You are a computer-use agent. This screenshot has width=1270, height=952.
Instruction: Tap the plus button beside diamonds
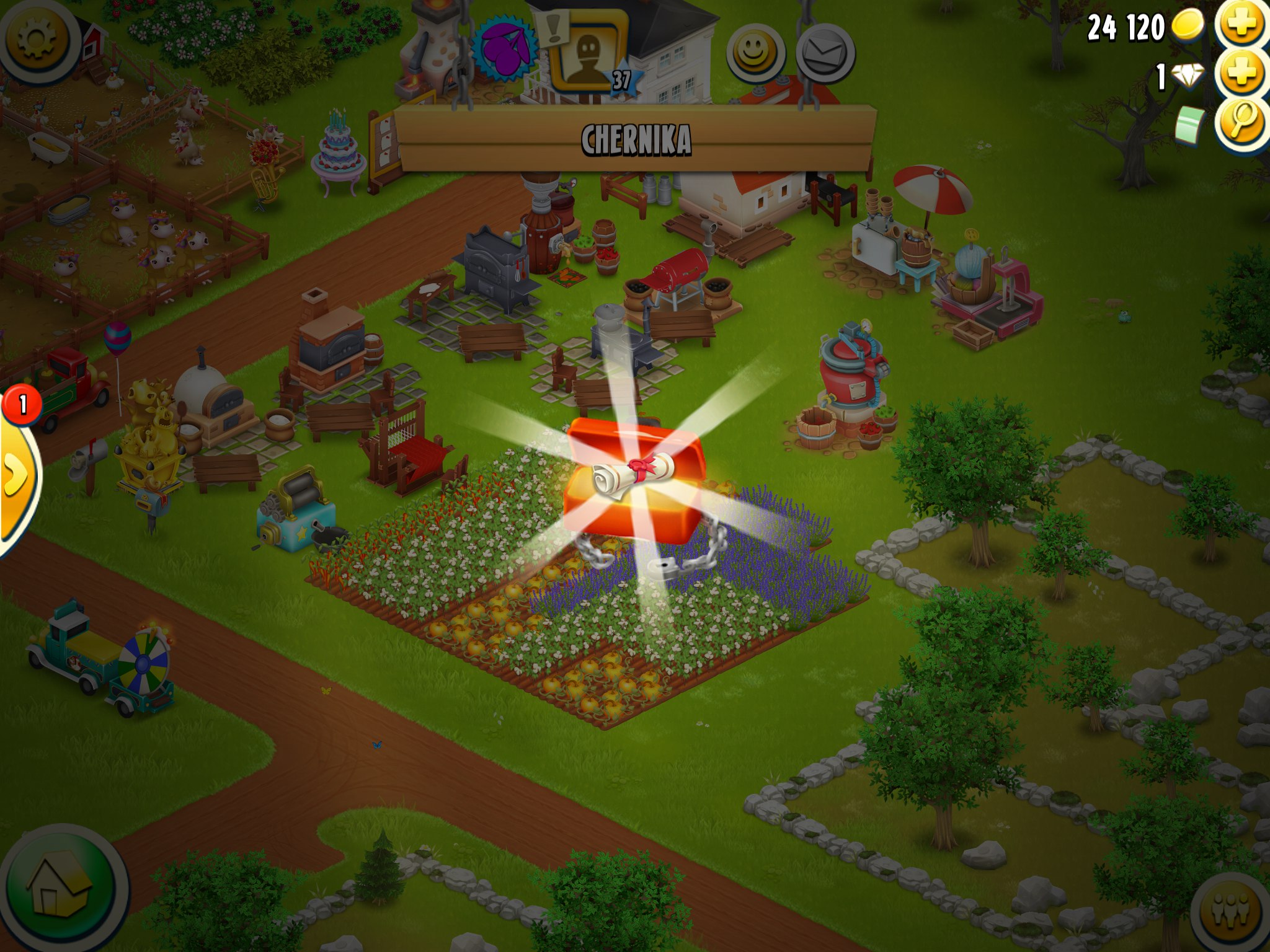tap(1242, 74)
